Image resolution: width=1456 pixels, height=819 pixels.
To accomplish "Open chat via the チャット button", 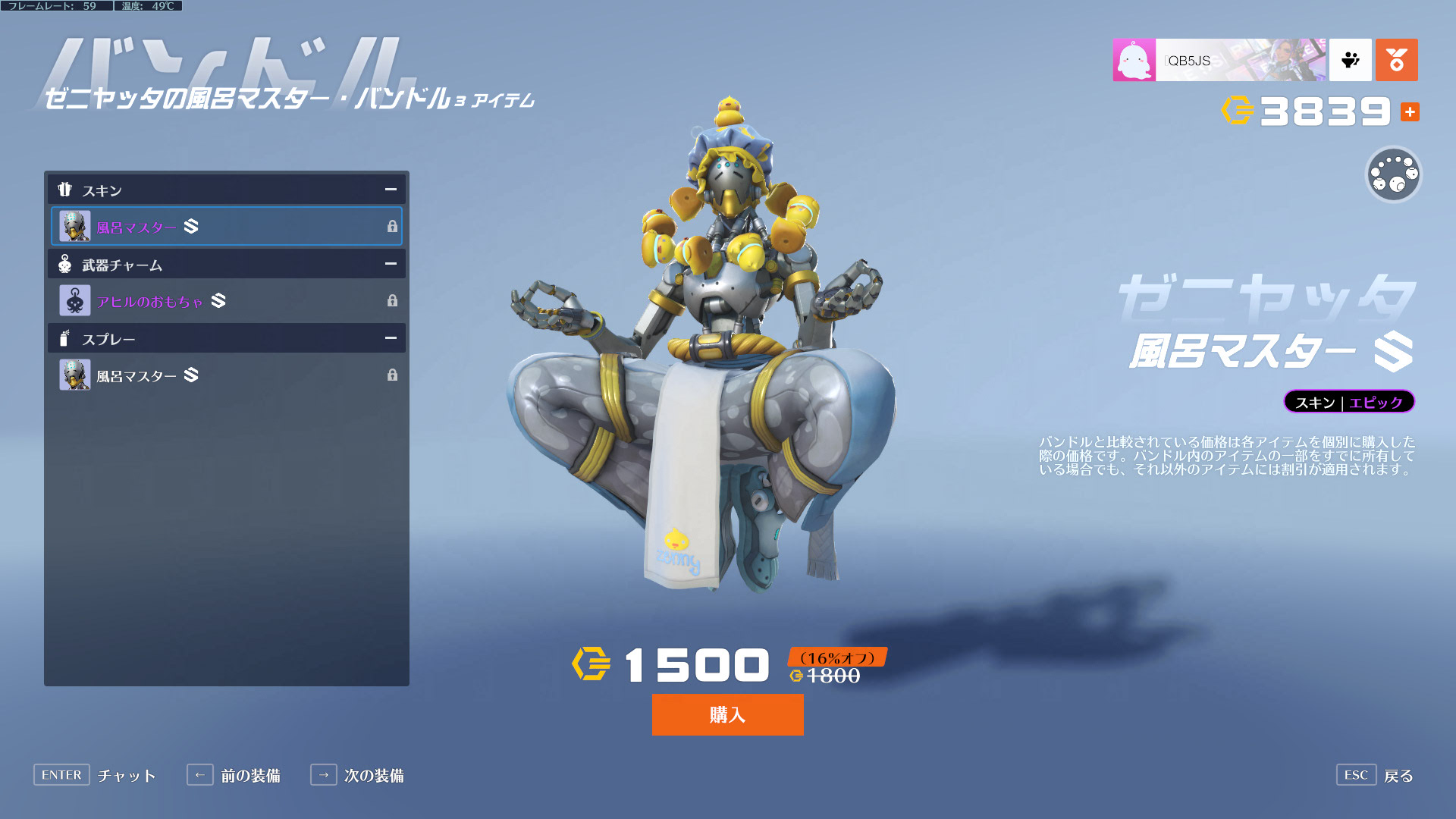I will [96, 775].
